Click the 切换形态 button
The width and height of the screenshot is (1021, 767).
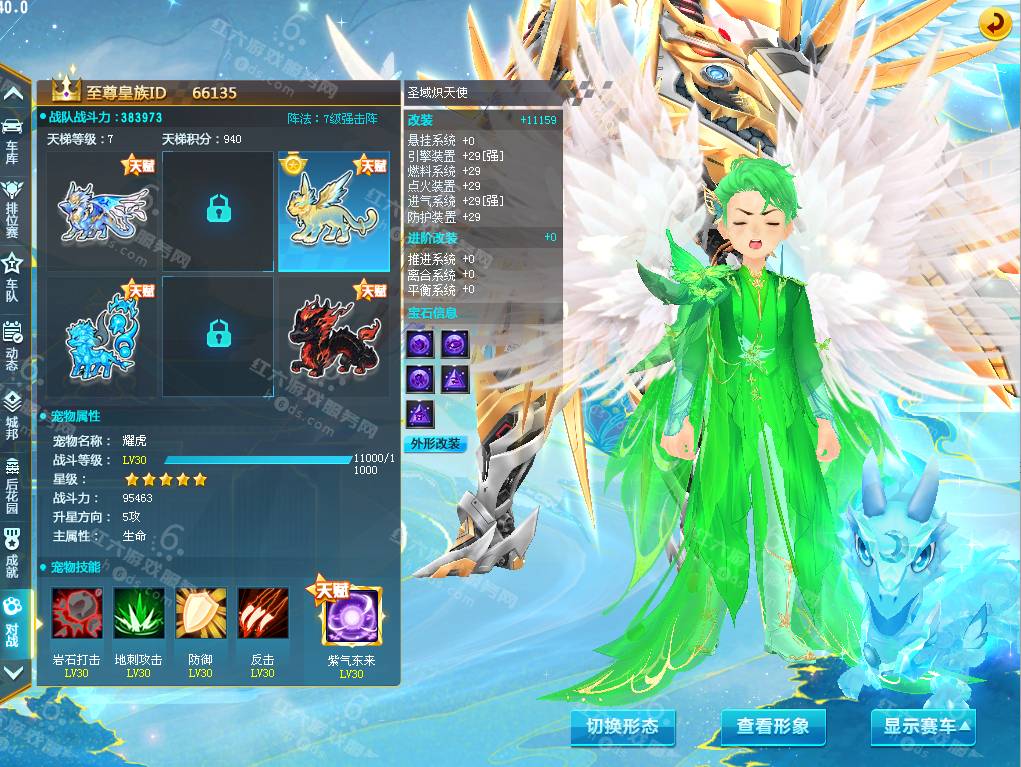click(x=622, y=727)
